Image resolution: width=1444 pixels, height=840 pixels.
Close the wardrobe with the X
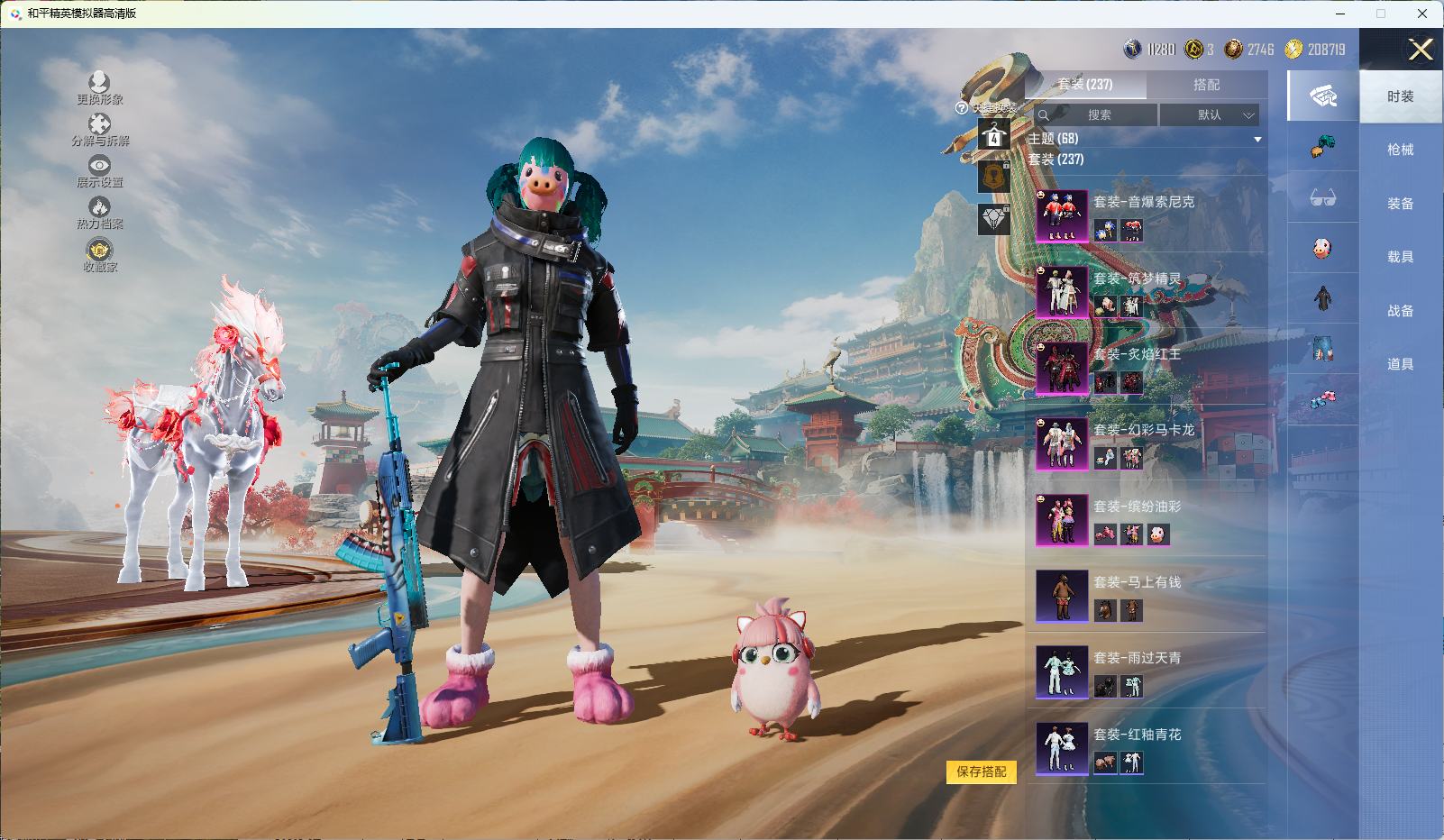[x=1421, y=50]
